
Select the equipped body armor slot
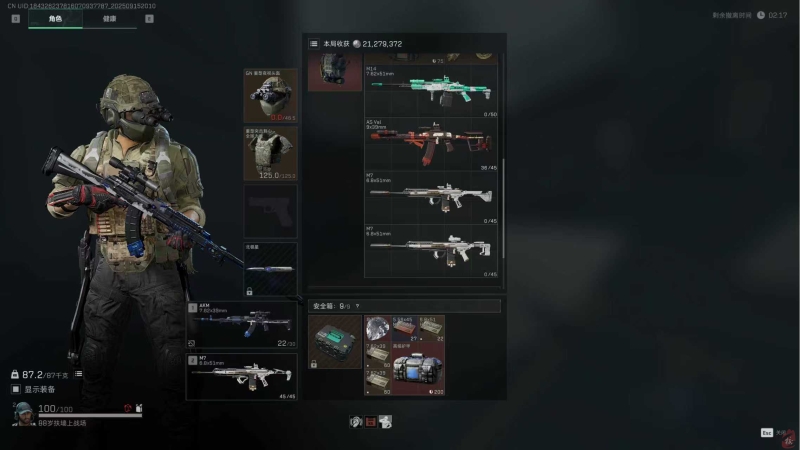click(270, 152)
